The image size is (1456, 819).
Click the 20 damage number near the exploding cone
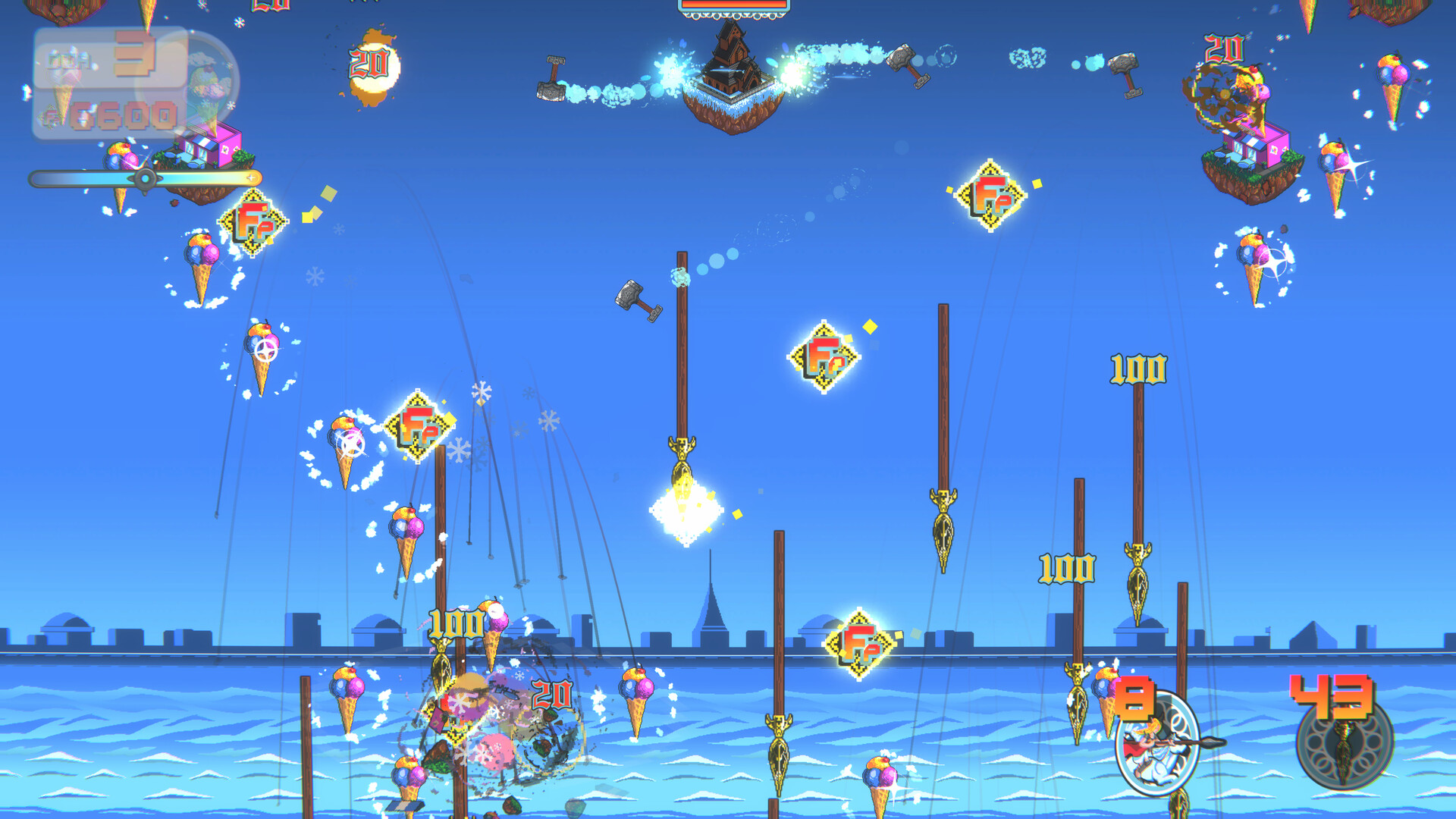pyautogui.click(x=551, y=694)
